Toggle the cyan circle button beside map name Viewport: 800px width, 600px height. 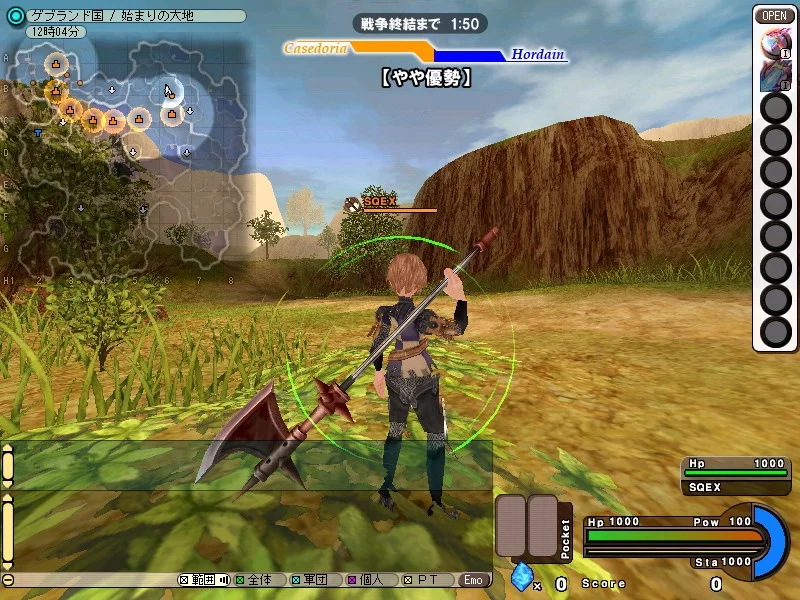[15, 16]
